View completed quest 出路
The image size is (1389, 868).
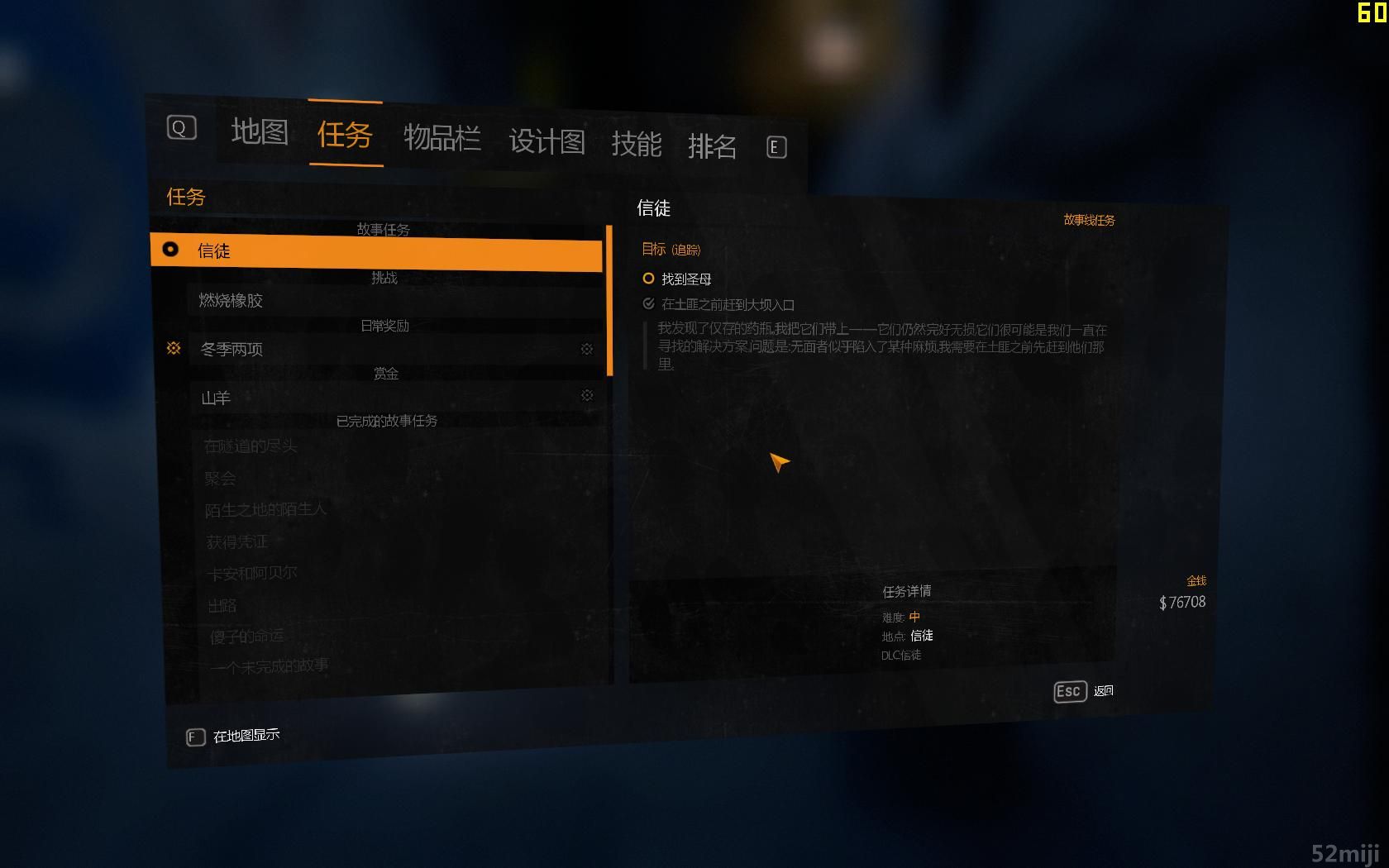(x=222, y=605)
